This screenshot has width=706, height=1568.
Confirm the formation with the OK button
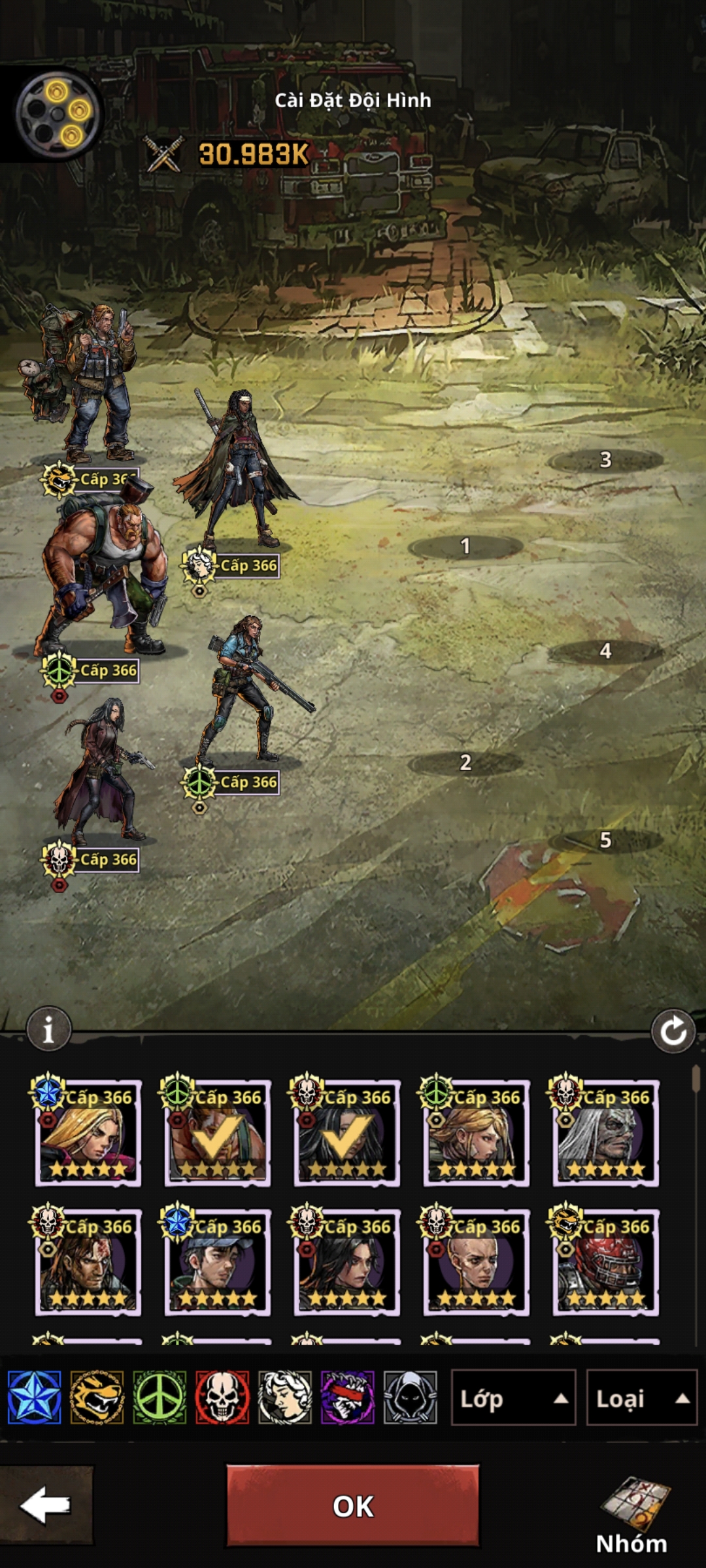click(352, 1505)
